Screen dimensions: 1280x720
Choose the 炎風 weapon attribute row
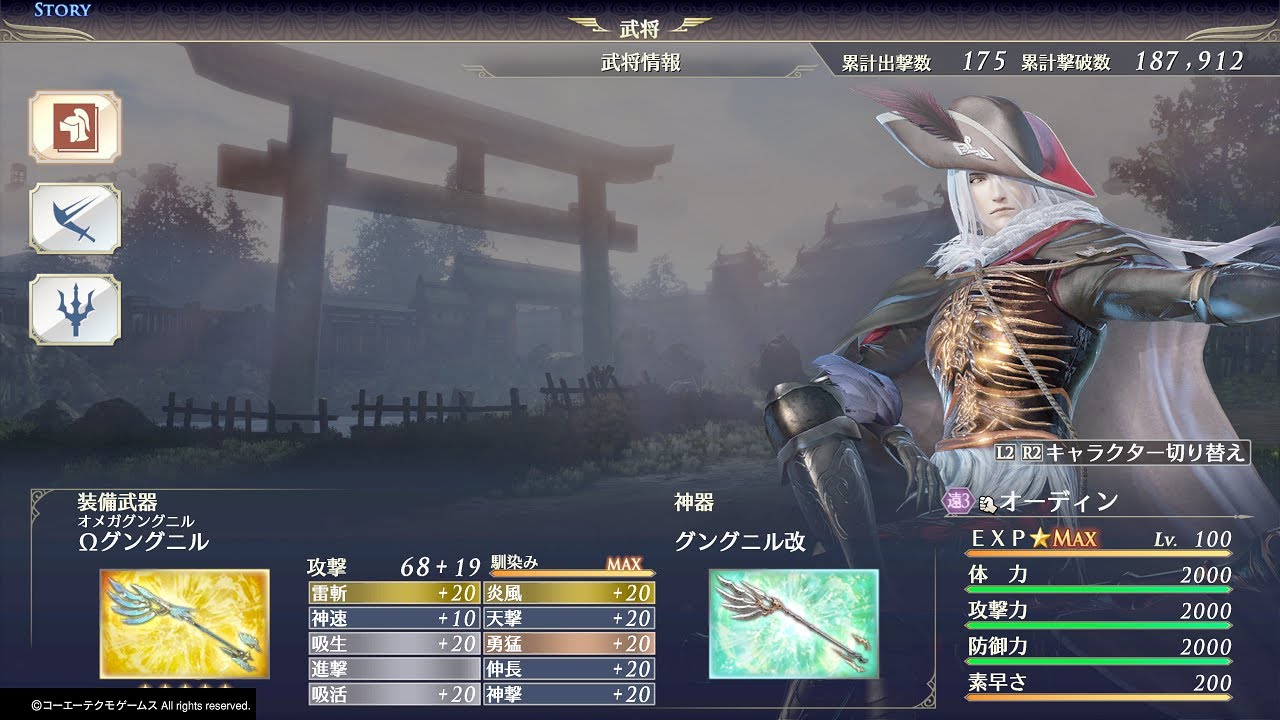(x=569, y=593)
